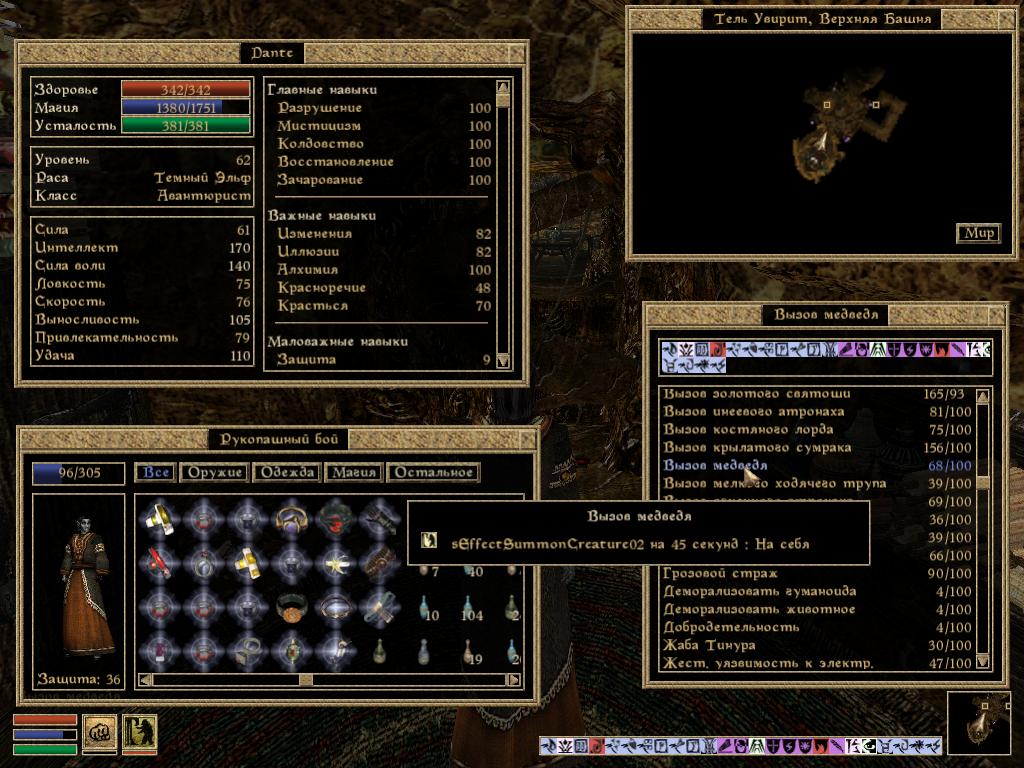The width and height of the screenshot is (1024, 768).
Task: Choose the Остальное inventory tab
Action: click(x=432, y=473)
